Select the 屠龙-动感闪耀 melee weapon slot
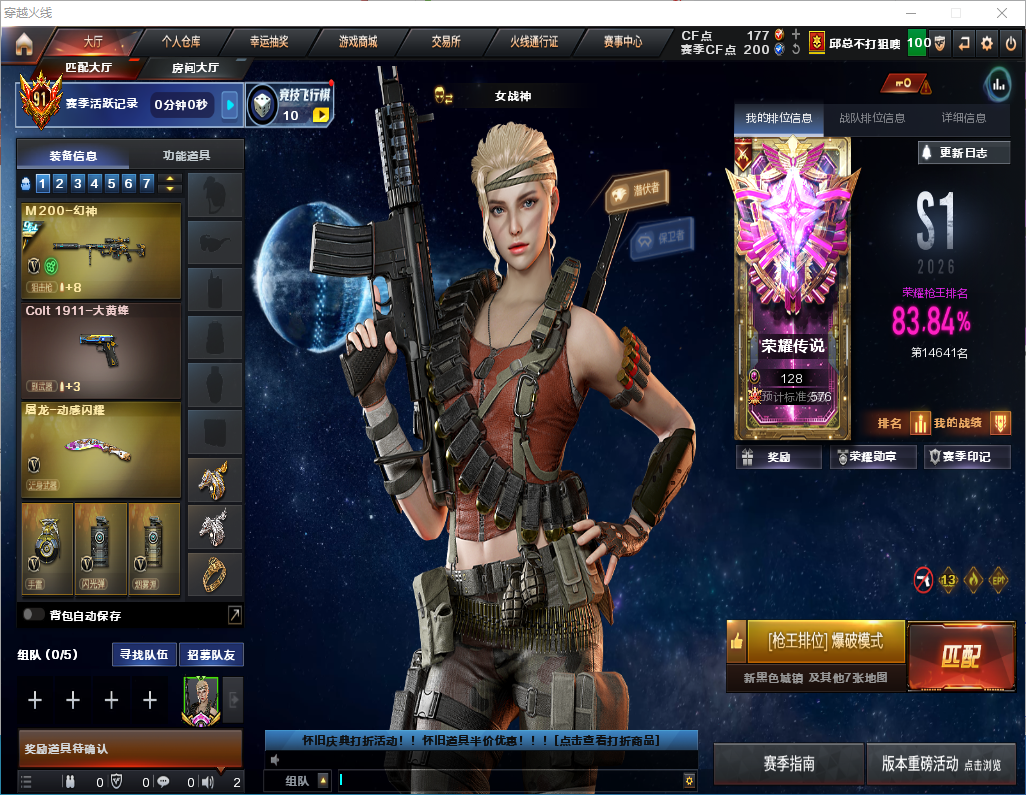 coord(101,449)
